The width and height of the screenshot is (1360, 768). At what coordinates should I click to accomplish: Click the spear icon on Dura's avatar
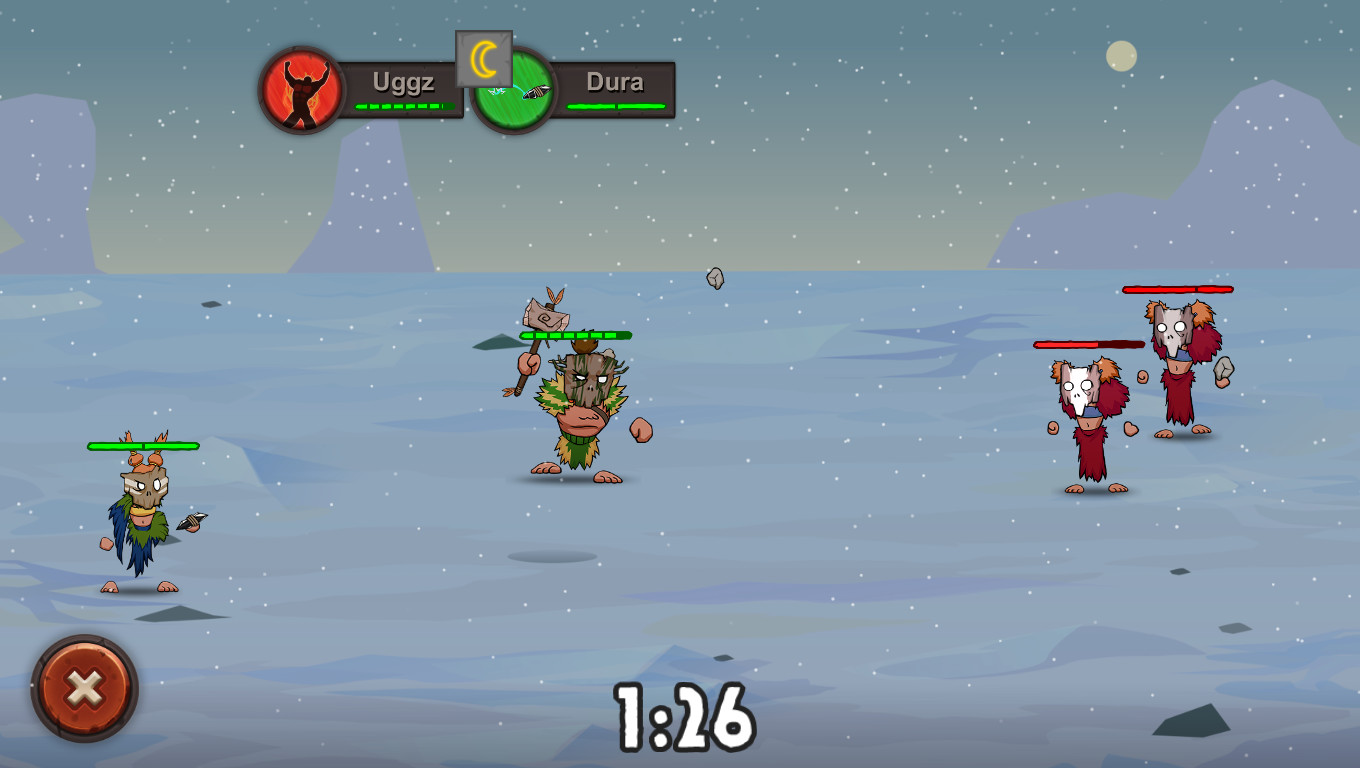(x=535, y=91)
